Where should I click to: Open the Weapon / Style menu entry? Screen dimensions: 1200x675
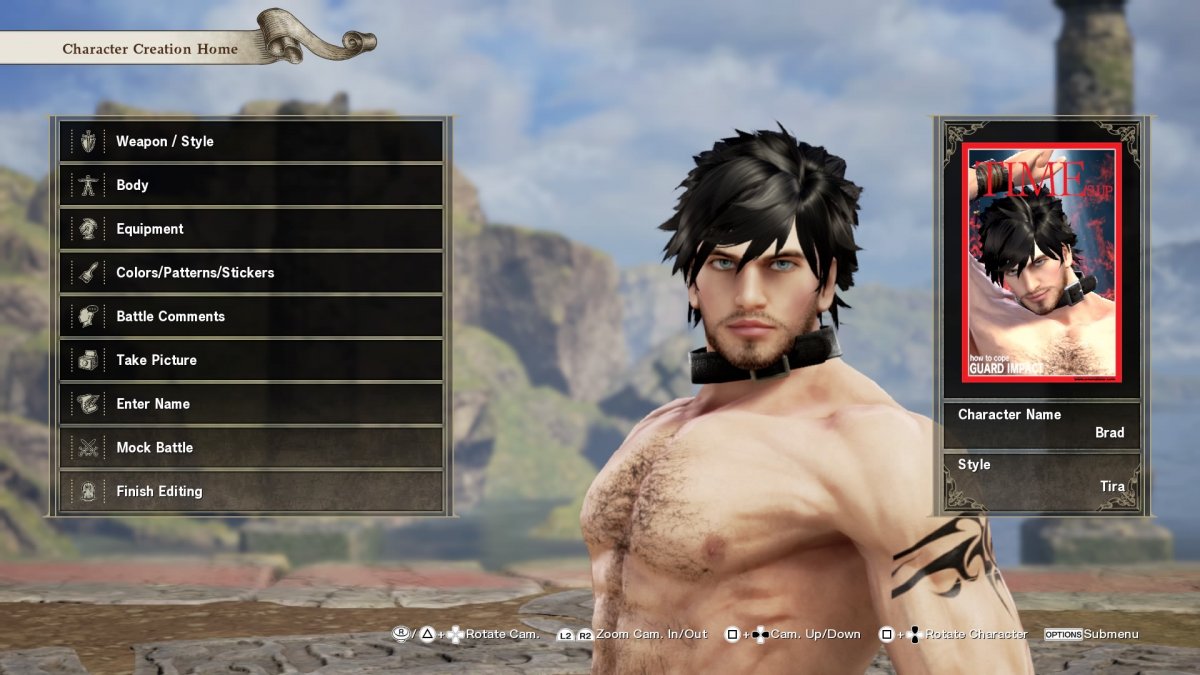point(250,141)
